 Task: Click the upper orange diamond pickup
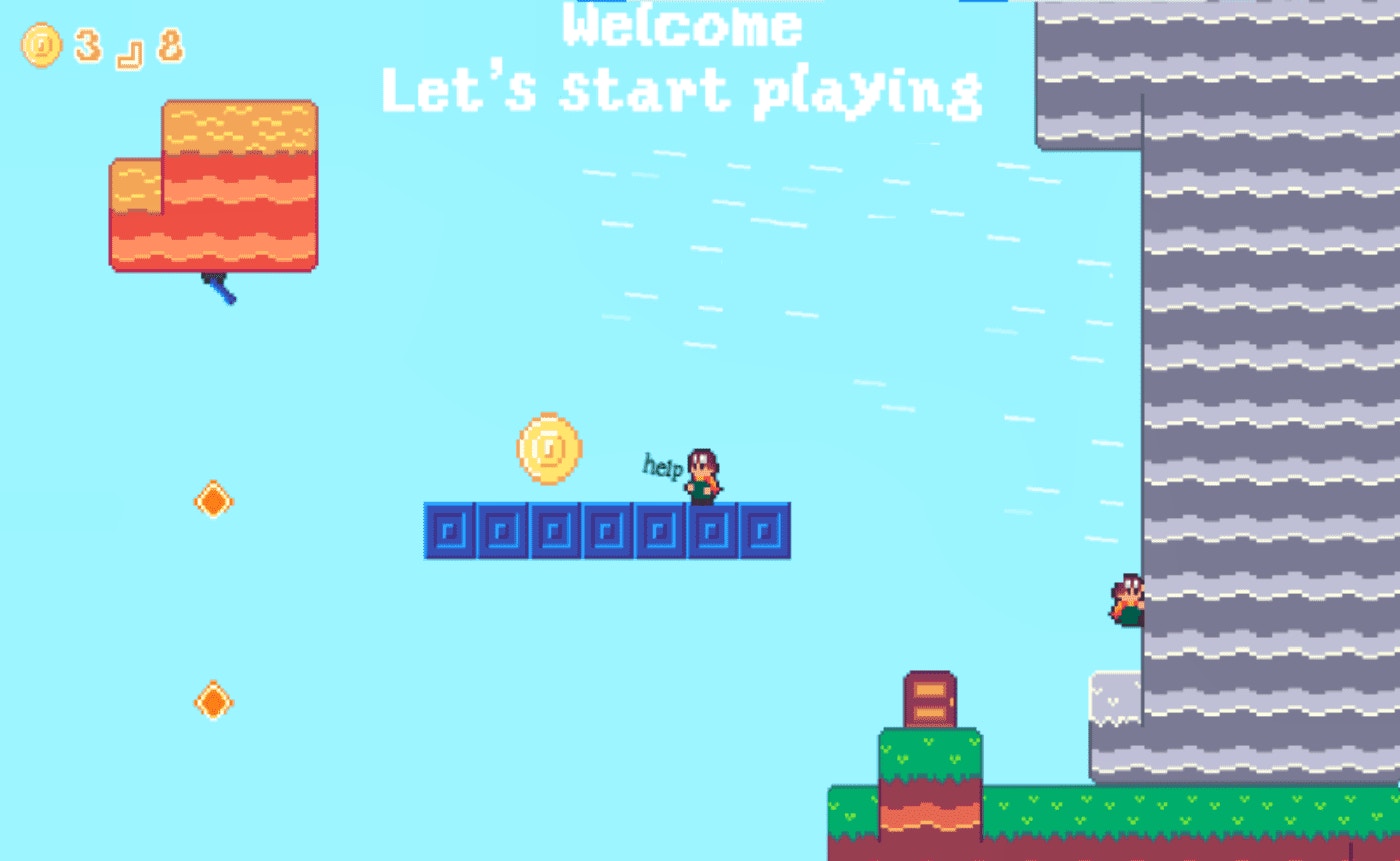(x=213, y=500)
